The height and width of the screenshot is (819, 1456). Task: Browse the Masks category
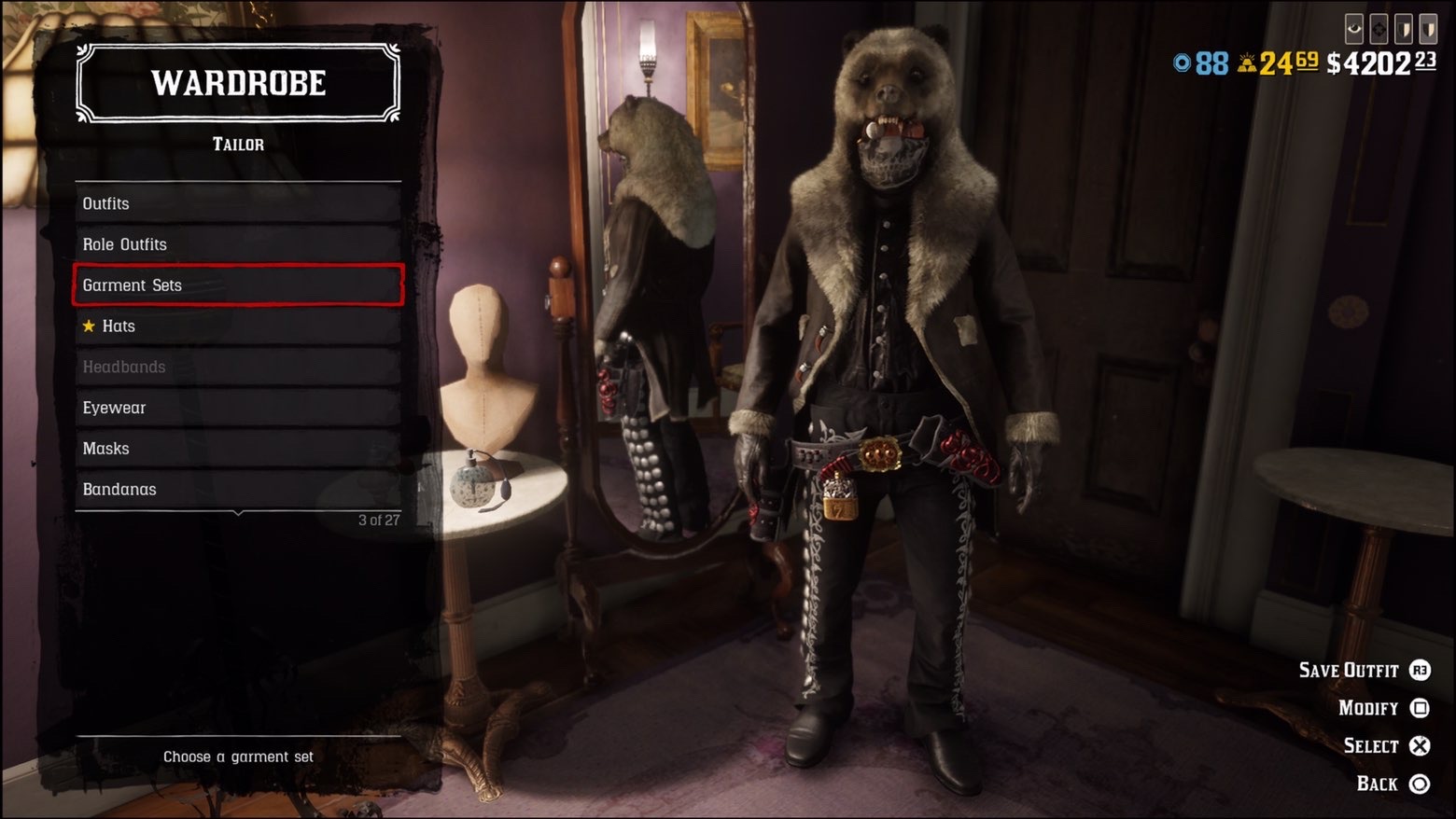point(238,449)
